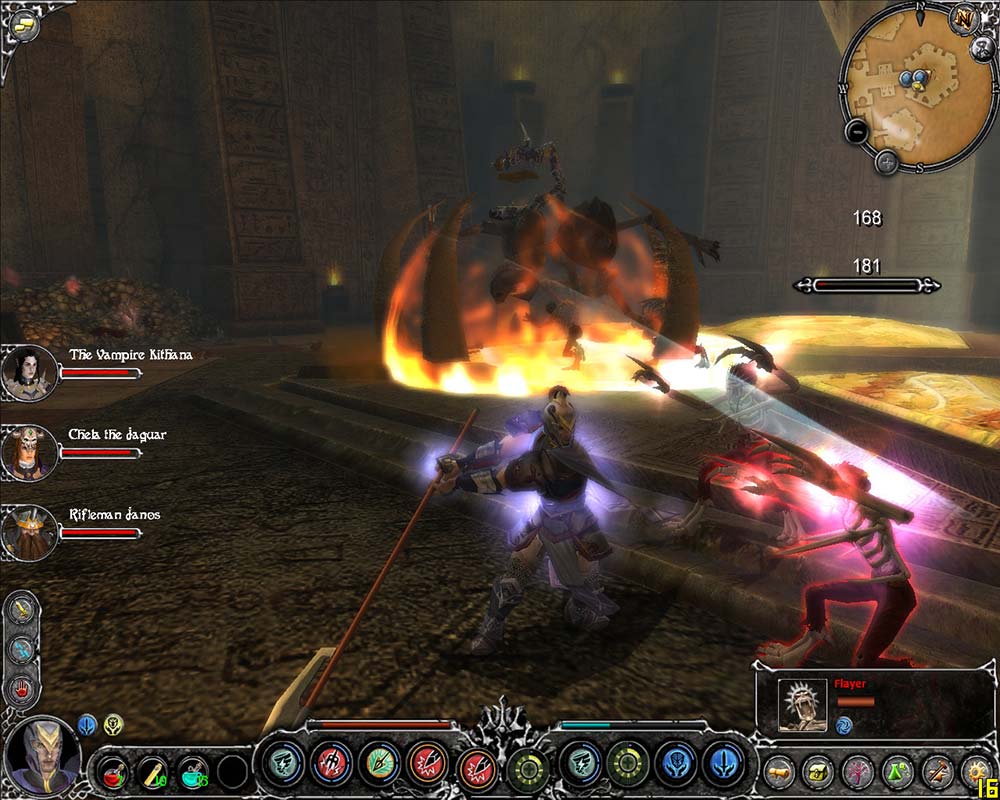Use the yellow scroll item slot

[x=152, y=769]
